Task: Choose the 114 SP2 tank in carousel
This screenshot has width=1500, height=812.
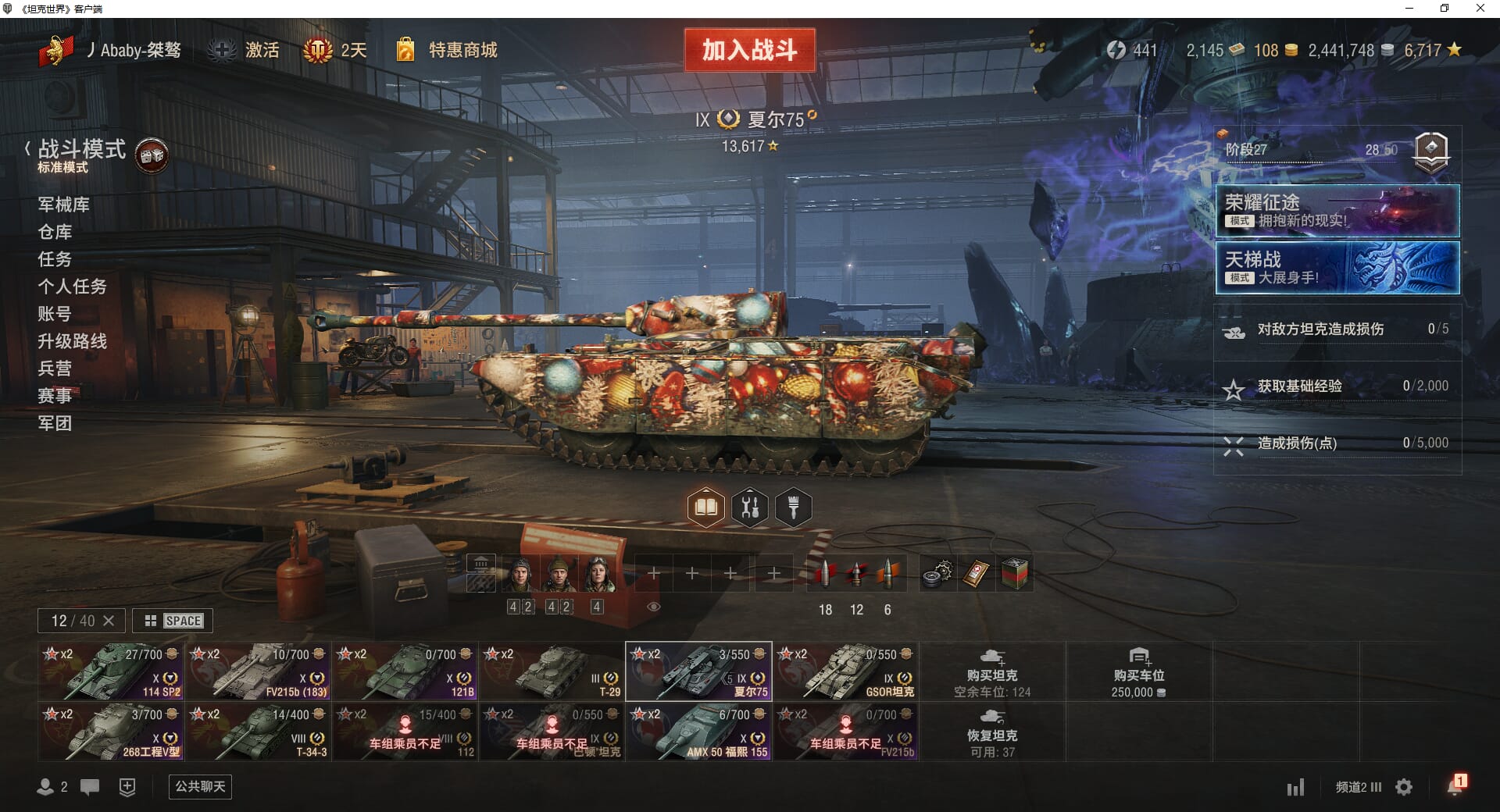Action: click(x=110, y=671)
